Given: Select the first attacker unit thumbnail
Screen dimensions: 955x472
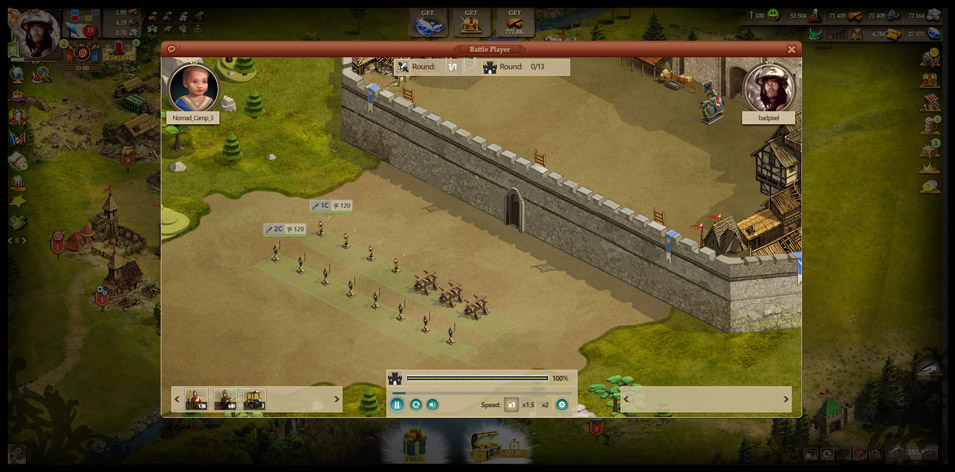Looking at the screenshot, I should click(x=196, y=399).
